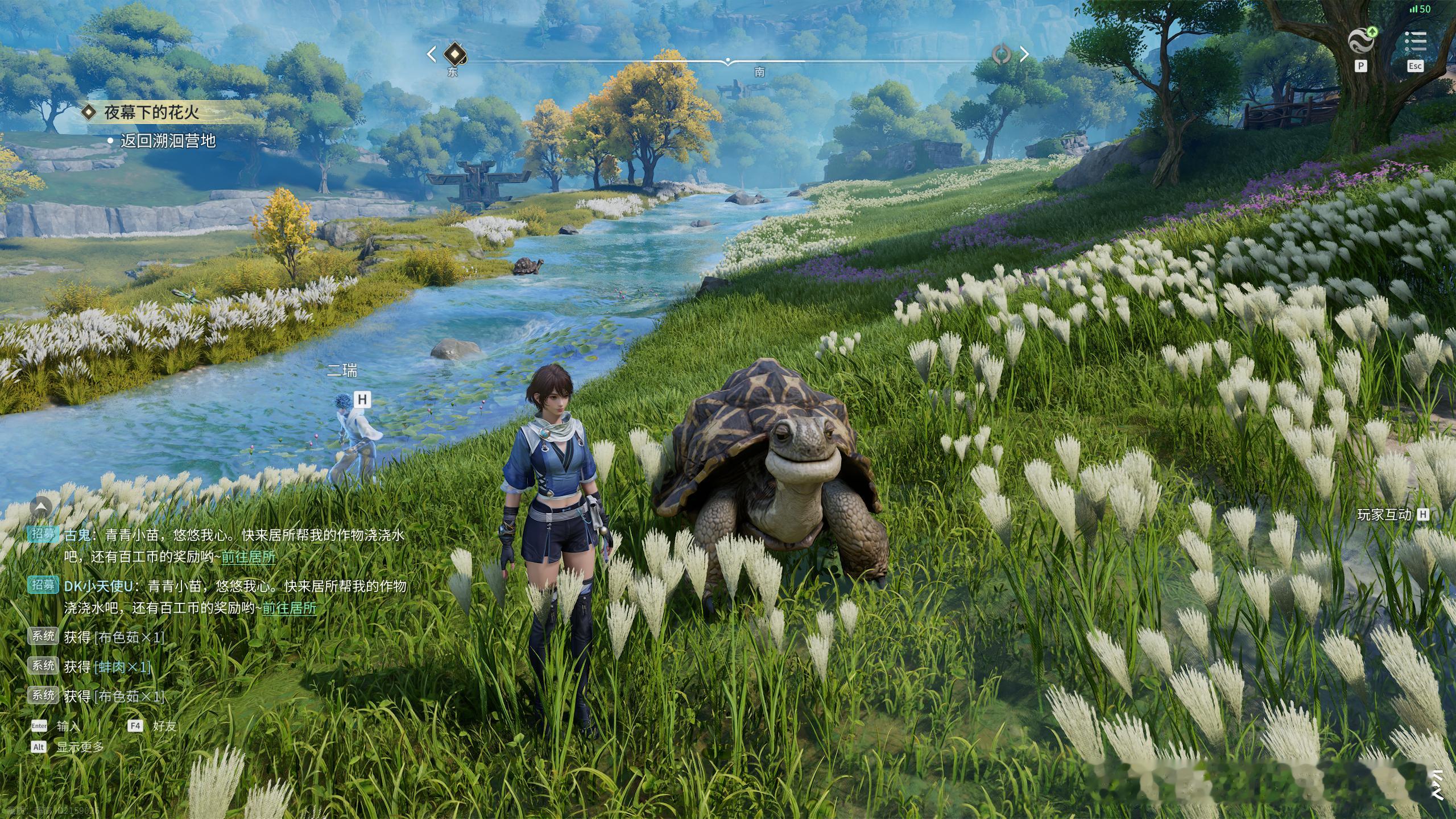Click the player name DK小天使U in chat
This screenshot has height=819, width=1456.
pyautogui.click(x=98, y=586)
